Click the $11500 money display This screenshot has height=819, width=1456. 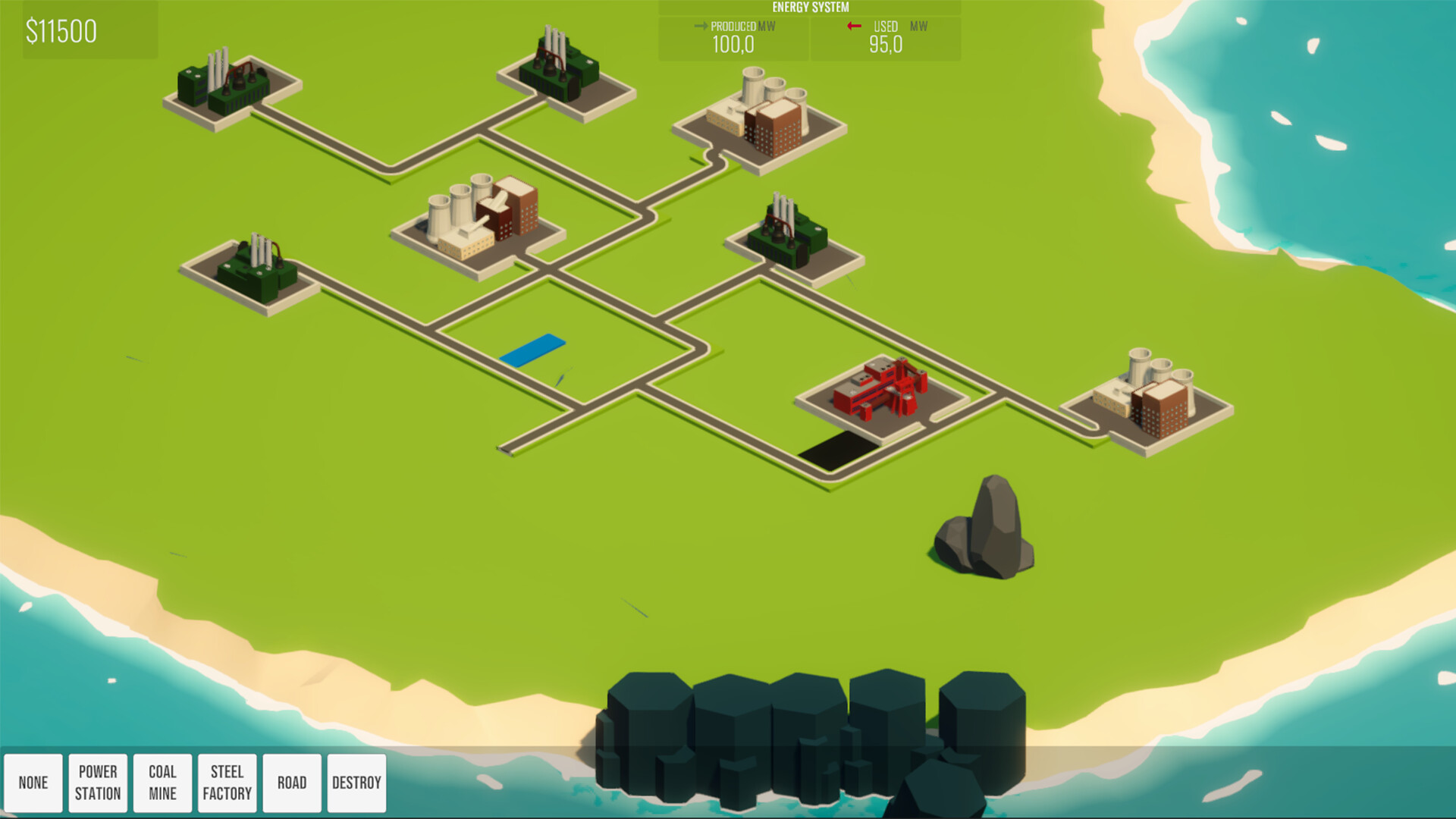pos(62,32)
